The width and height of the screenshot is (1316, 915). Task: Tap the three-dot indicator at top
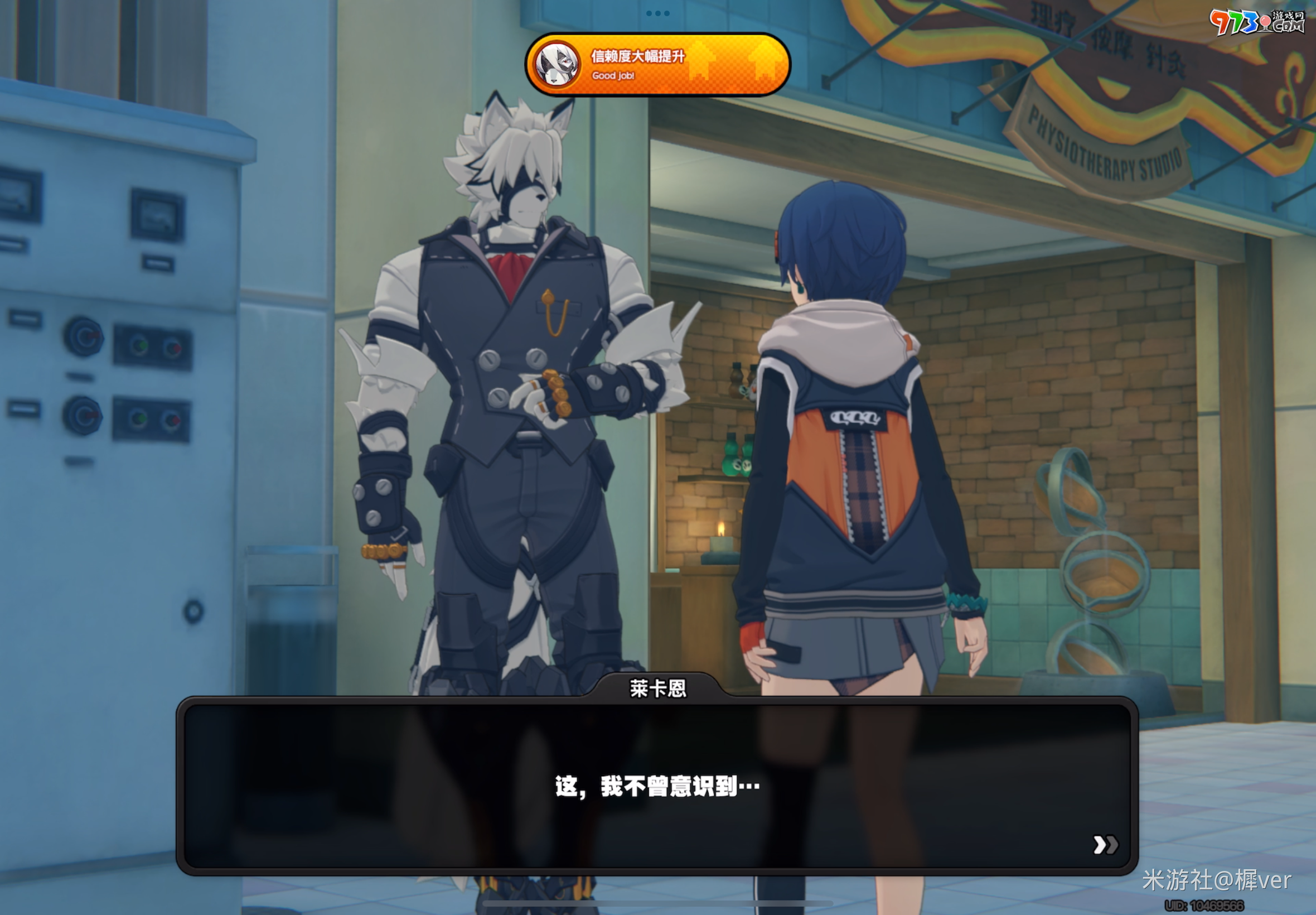[x=657, y=13]
